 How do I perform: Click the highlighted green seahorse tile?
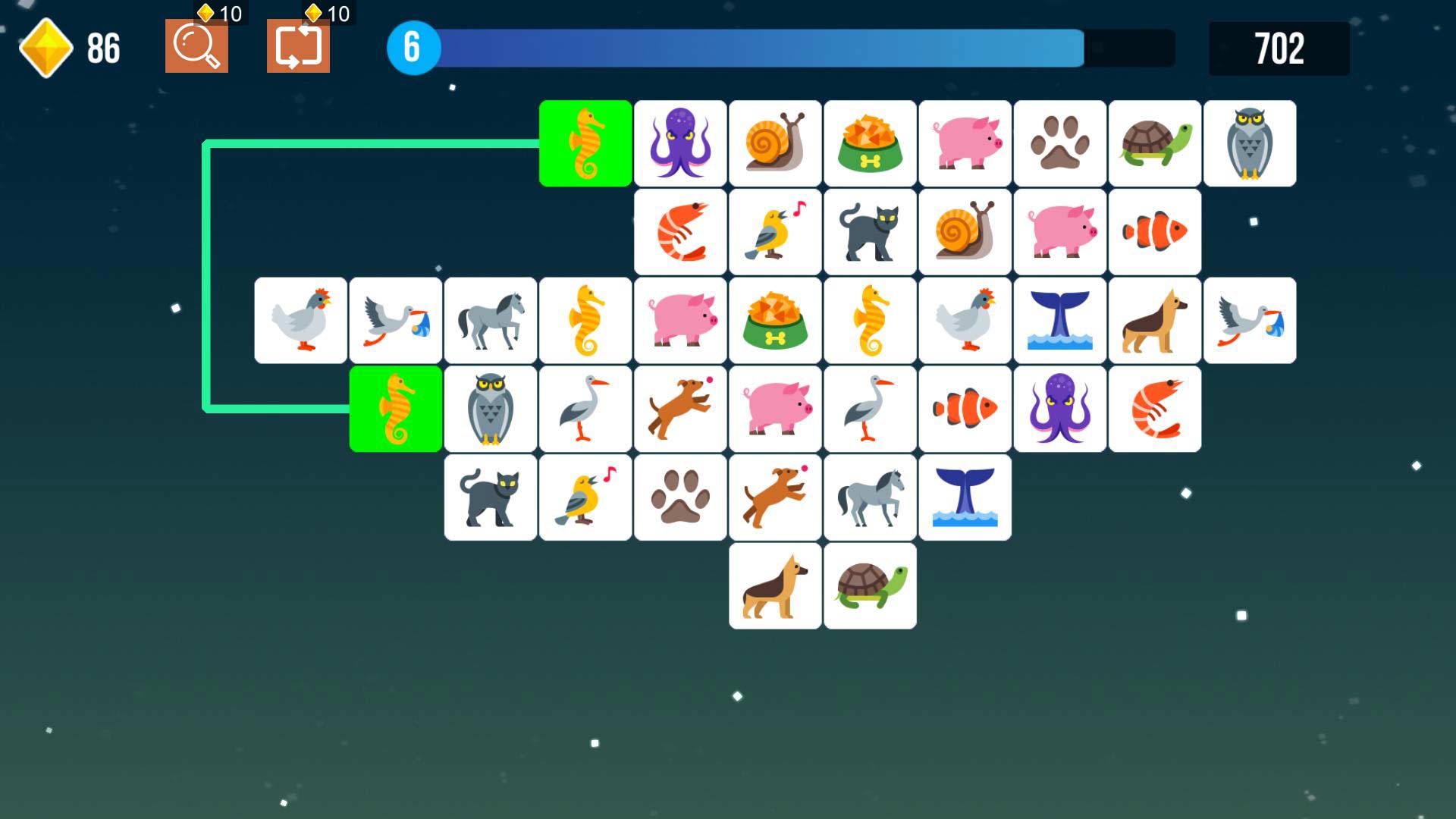click(x=585, y=143)
